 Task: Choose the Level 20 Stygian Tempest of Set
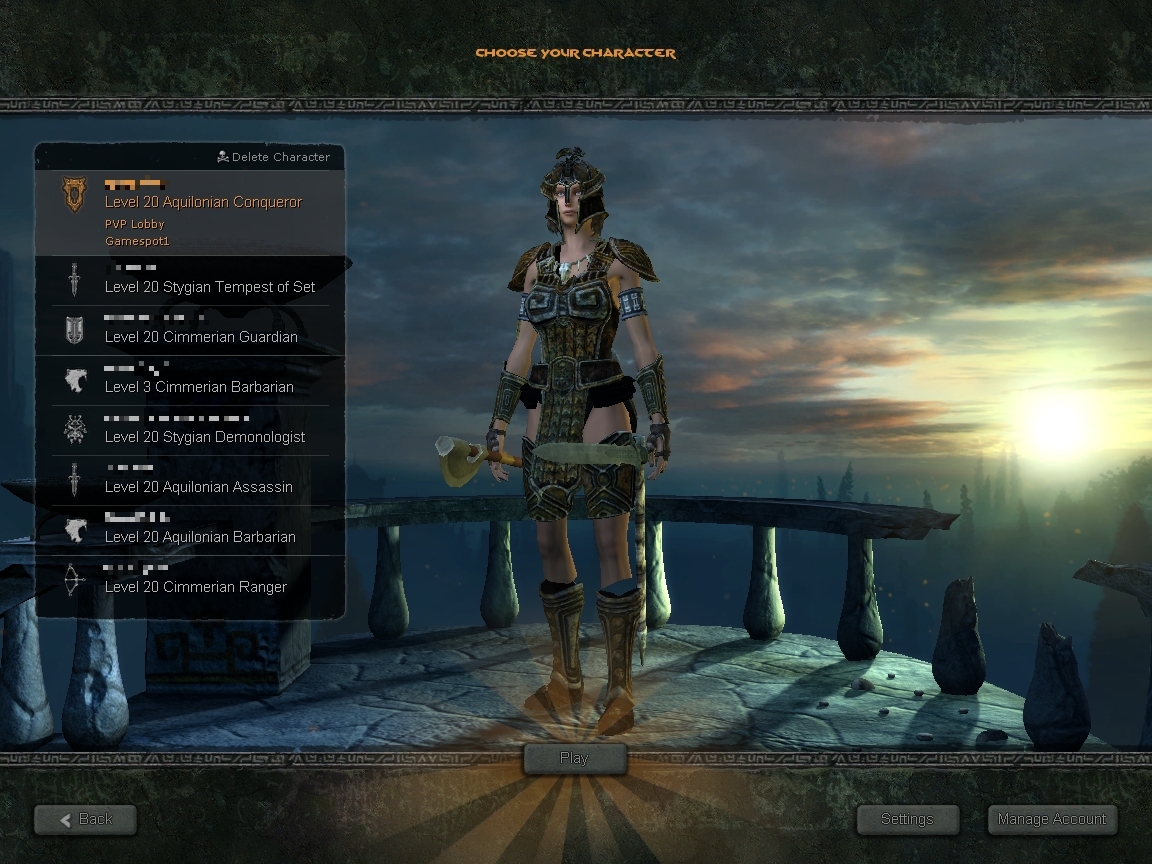click(209, 287)
